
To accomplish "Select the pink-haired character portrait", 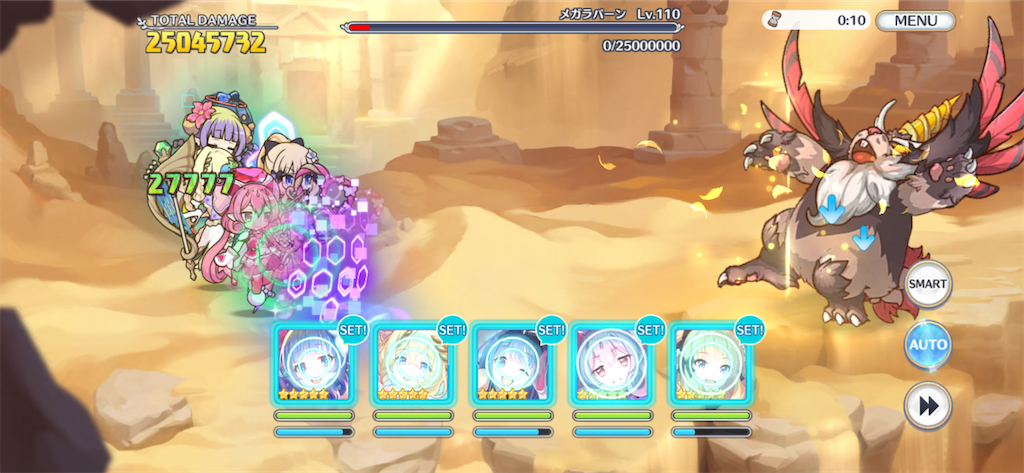I will pyautogui.click(x=611, y=364).
